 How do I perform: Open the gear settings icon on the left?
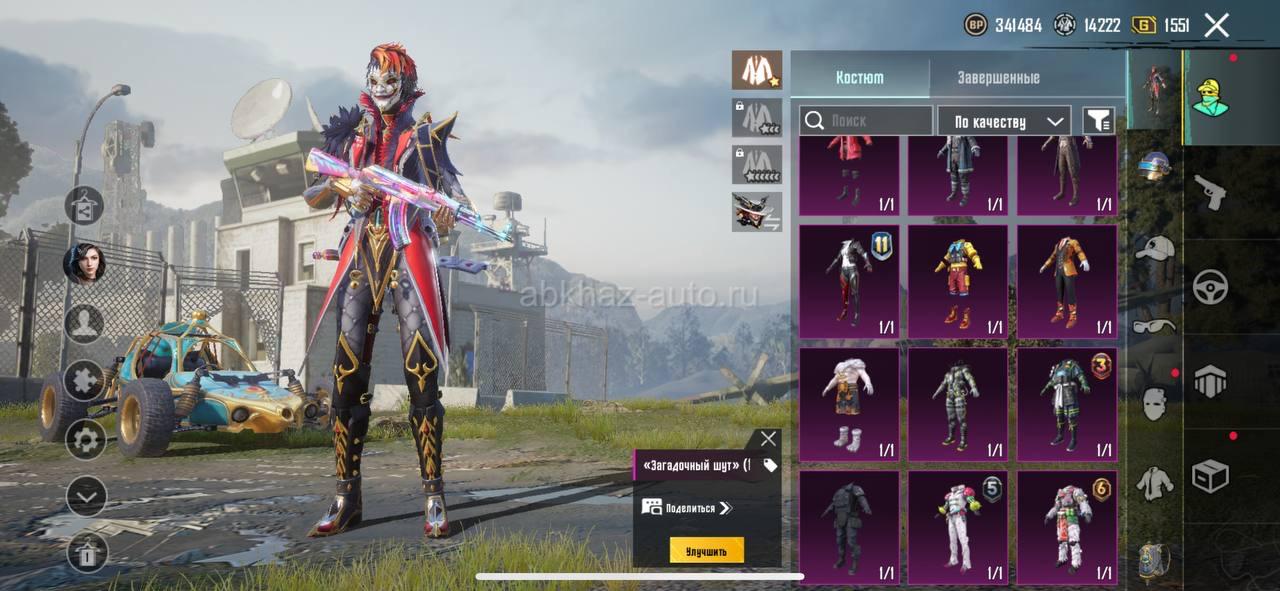[x=86, y=438]
